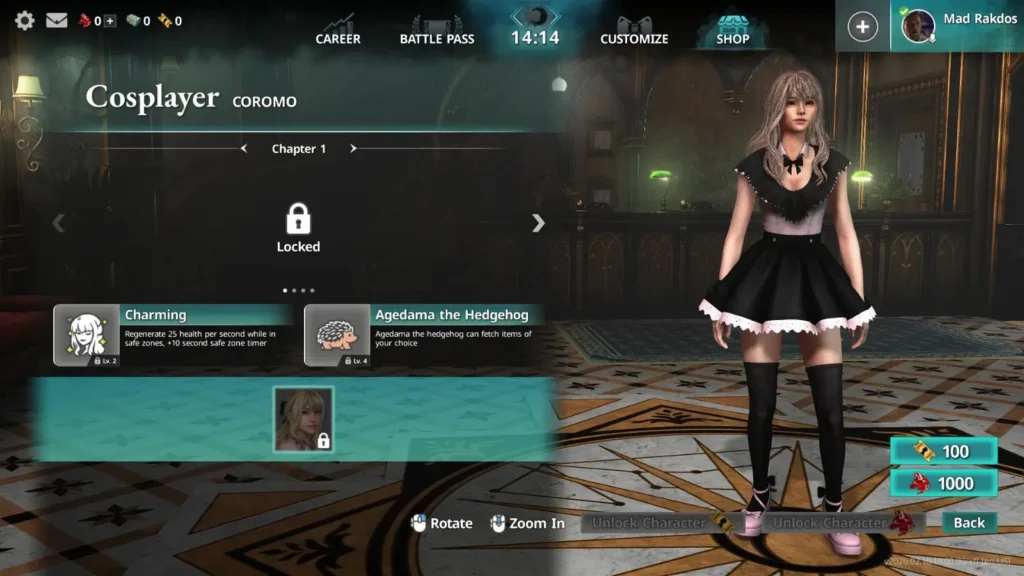Show the previous preview panel
The width and height of the screenshot is (1024, 576).
[58, 223]
